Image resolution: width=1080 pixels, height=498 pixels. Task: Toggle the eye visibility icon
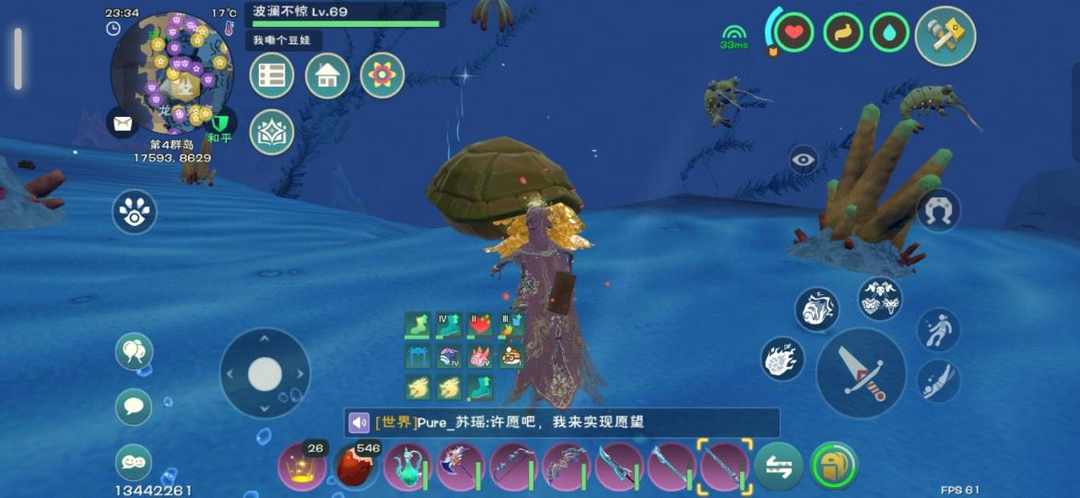(x=803, y=158)
